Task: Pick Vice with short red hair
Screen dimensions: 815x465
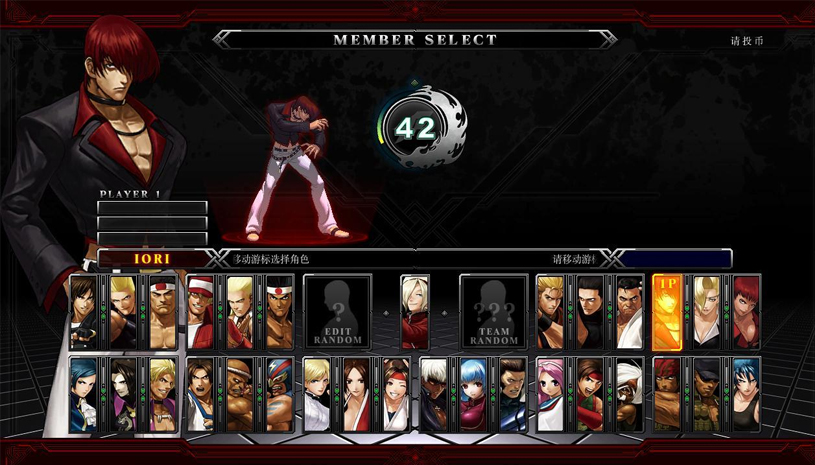Action: click(x=746, y=312)
